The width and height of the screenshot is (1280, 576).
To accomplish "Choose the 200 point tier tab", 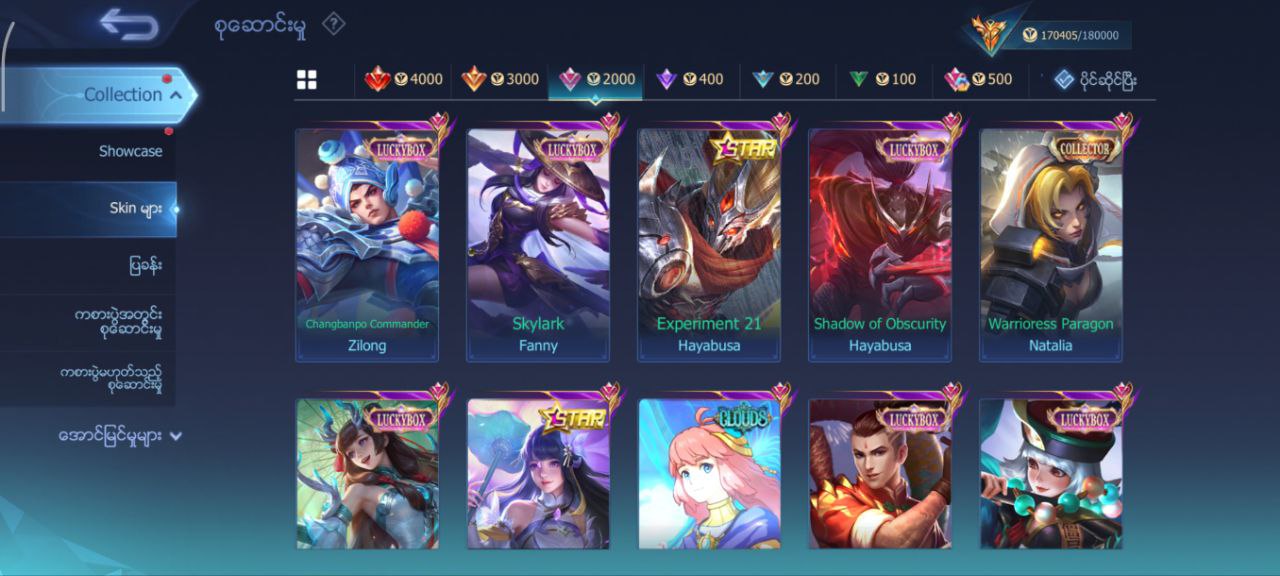I will tap(786, 79).
